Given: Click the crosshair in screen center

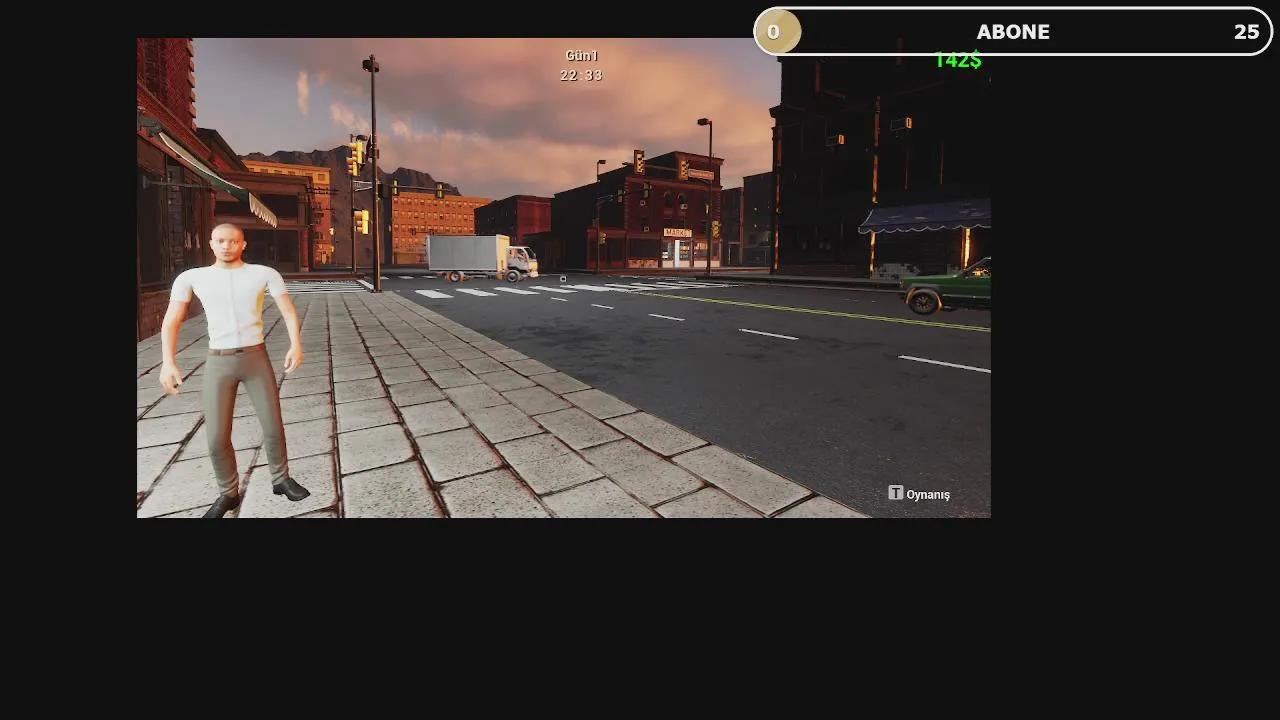Looking at the screenshot, I should (563, 278).
